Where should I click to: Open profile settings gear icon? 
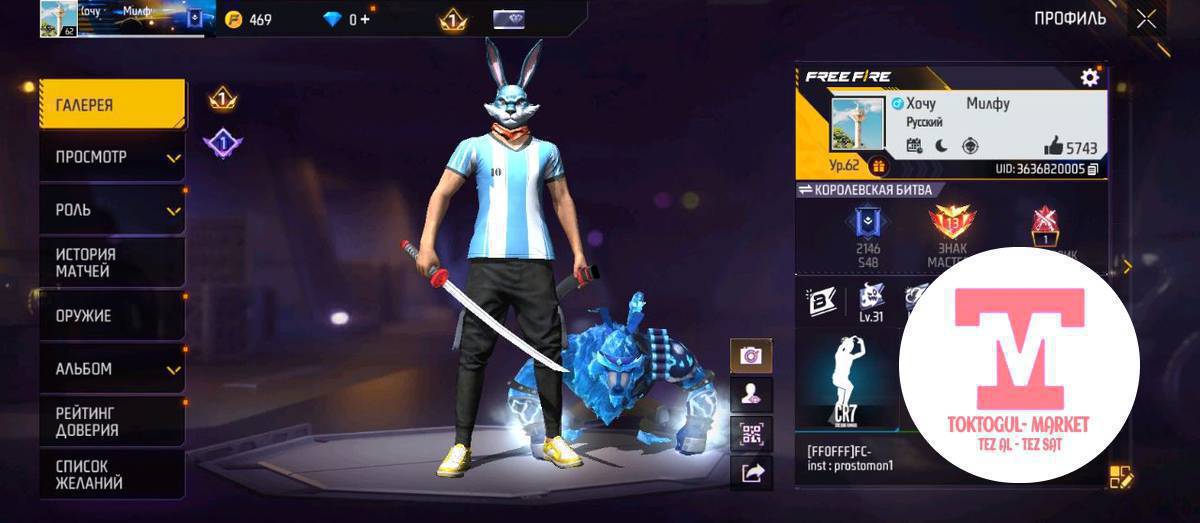[1089, 77]
